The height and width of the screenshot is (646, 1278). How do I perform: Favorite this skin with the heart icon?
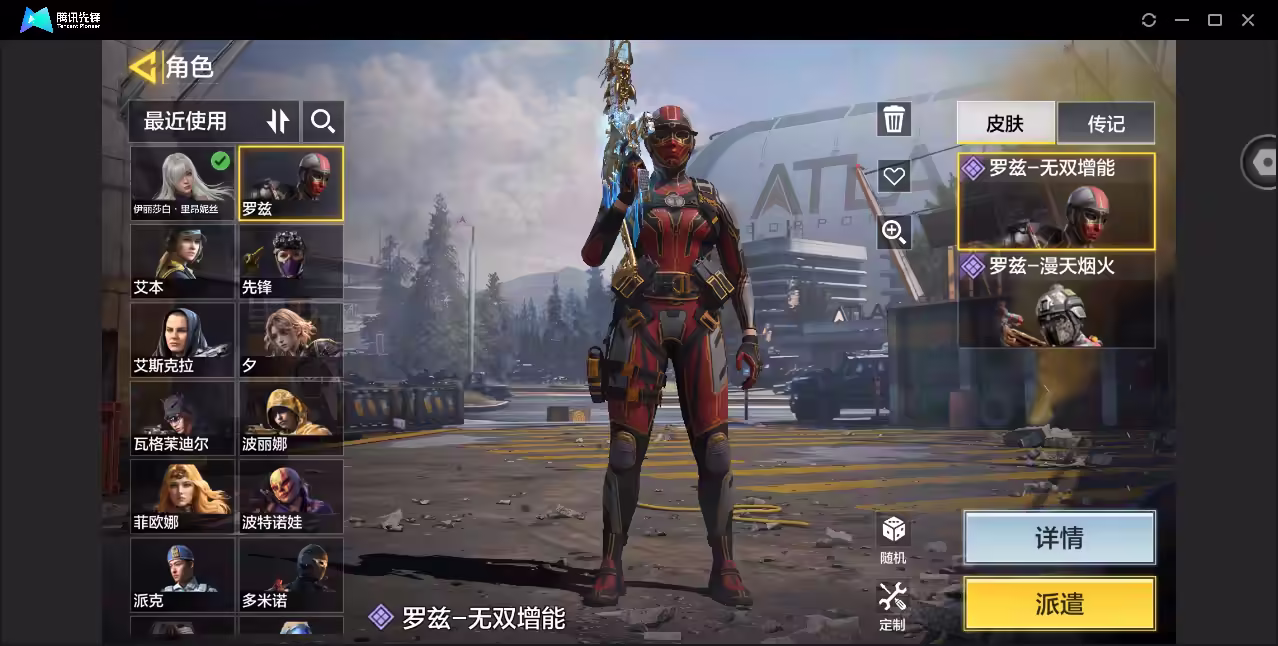[x=894, y=176]
